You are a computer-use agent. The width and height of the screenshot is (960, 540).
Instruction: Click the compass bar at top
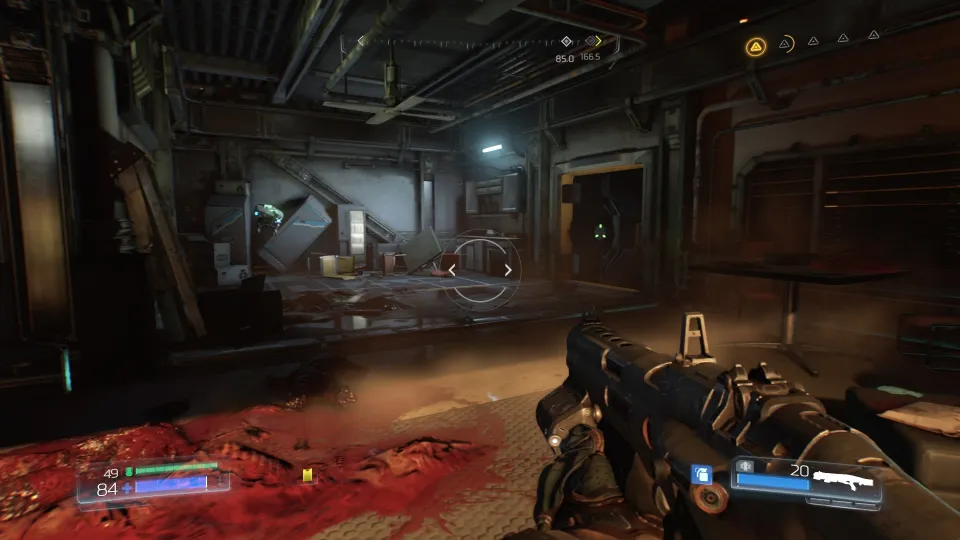pyautogui.click(x=480, y=42)
